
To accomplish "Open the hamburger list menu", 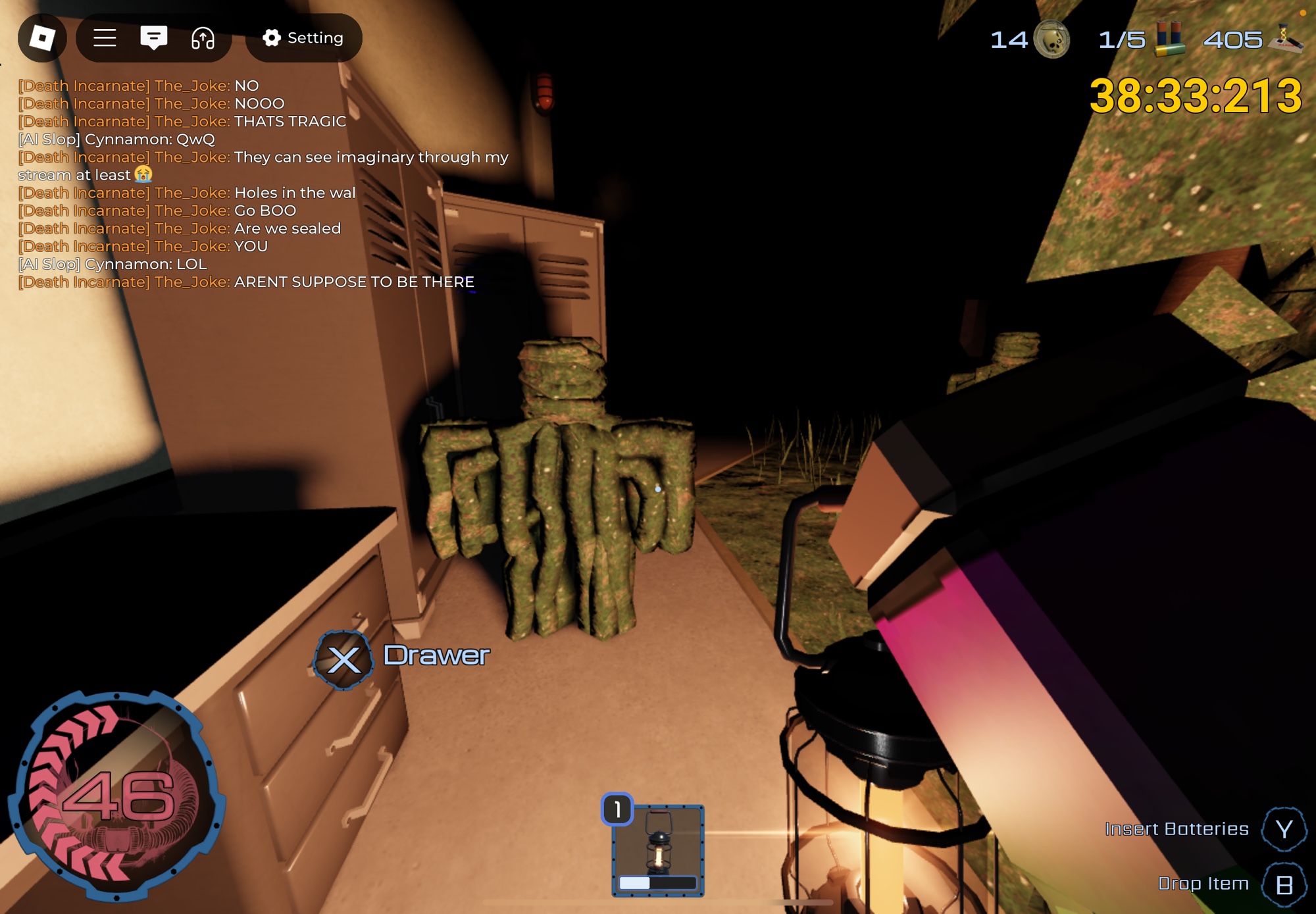I will [105, 38].
